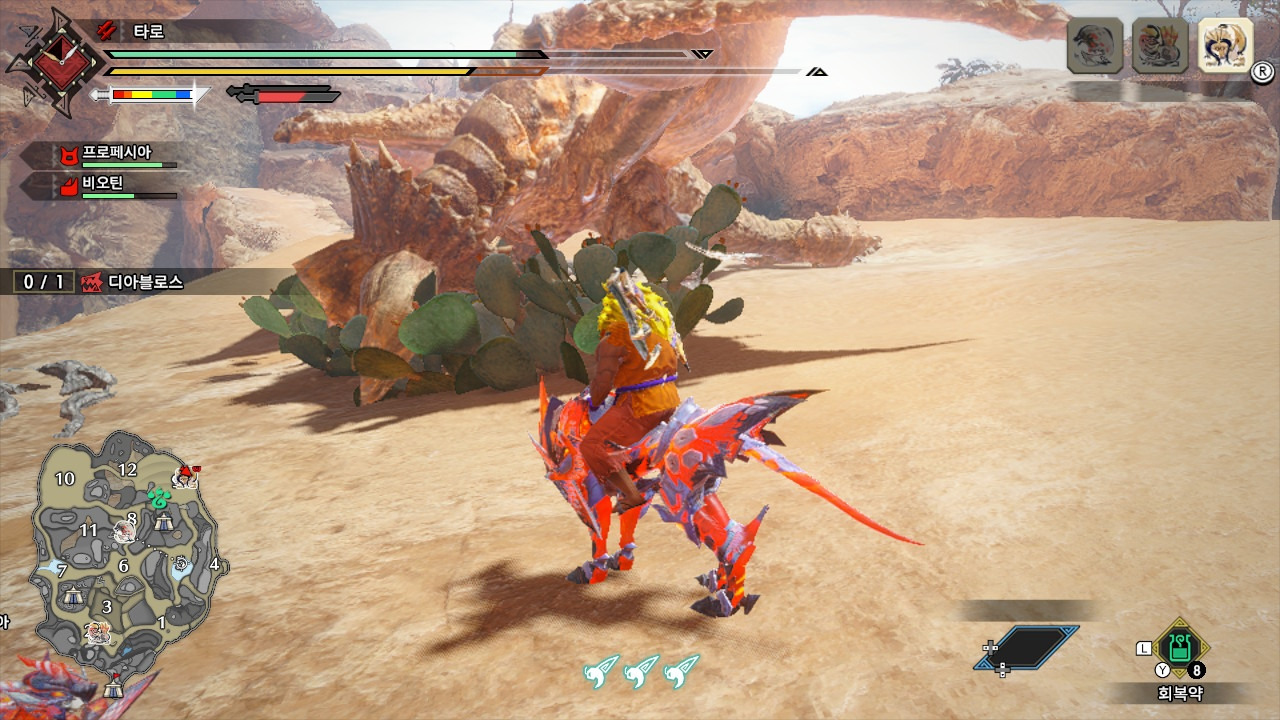Use the 회복약 potion item slot
Image resolution: width=1280 pixels, height=720 pixels.
tap(1180, 648)
